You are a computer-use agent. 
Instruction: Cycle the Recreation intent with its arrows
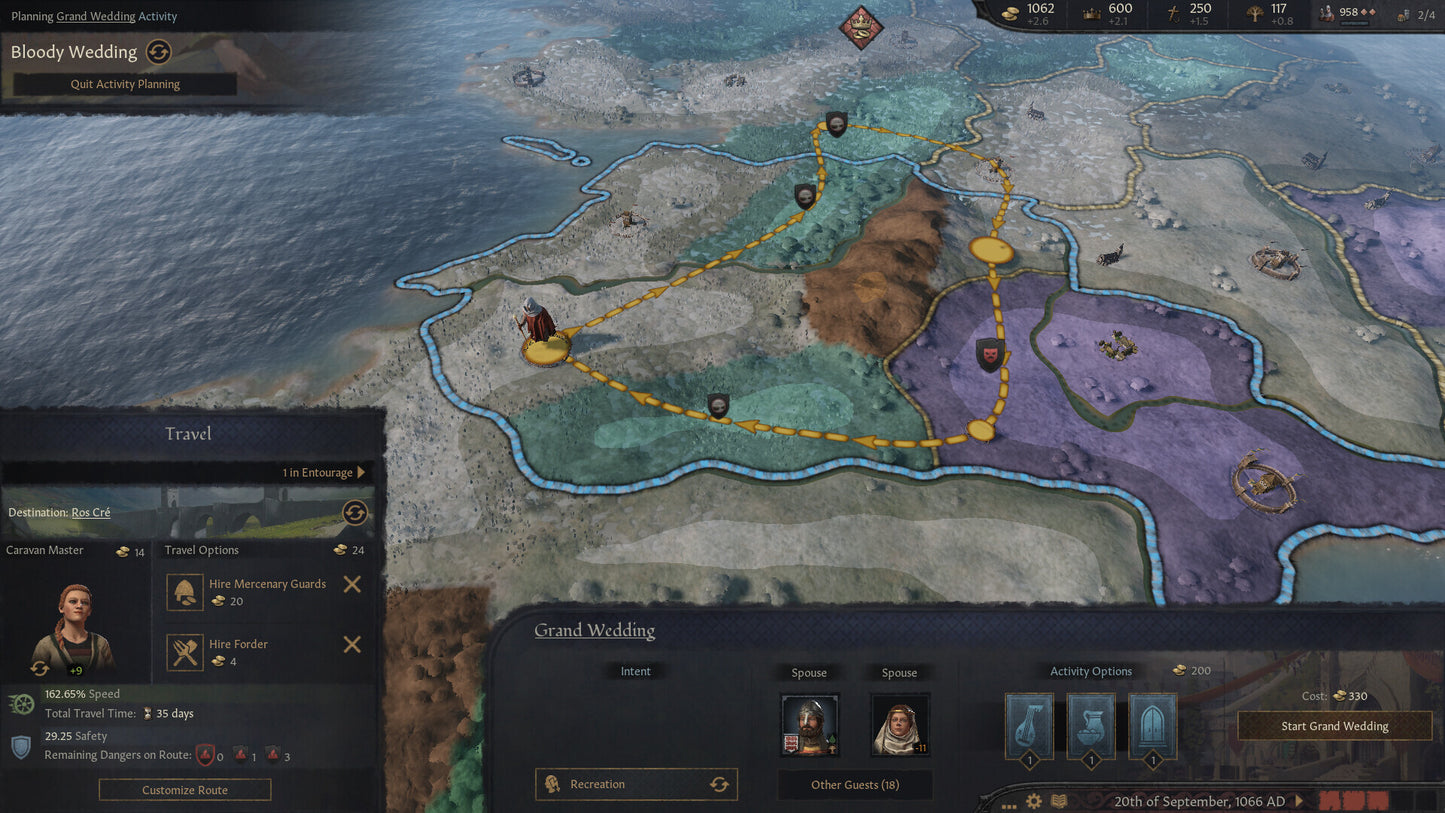point(720,784)
